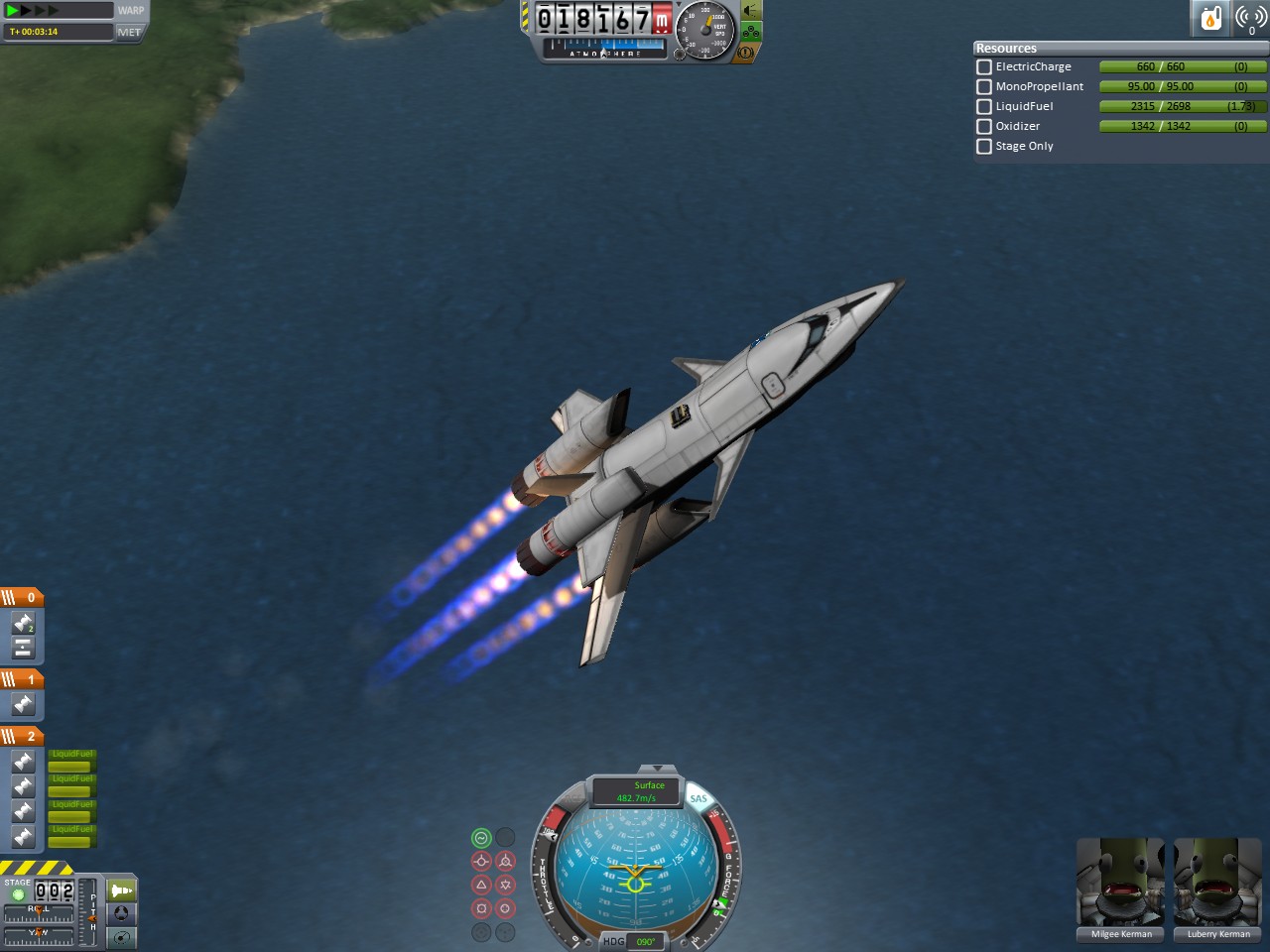
Task: Toggle the Stage Only checkbox
Action: click(984, 147)
